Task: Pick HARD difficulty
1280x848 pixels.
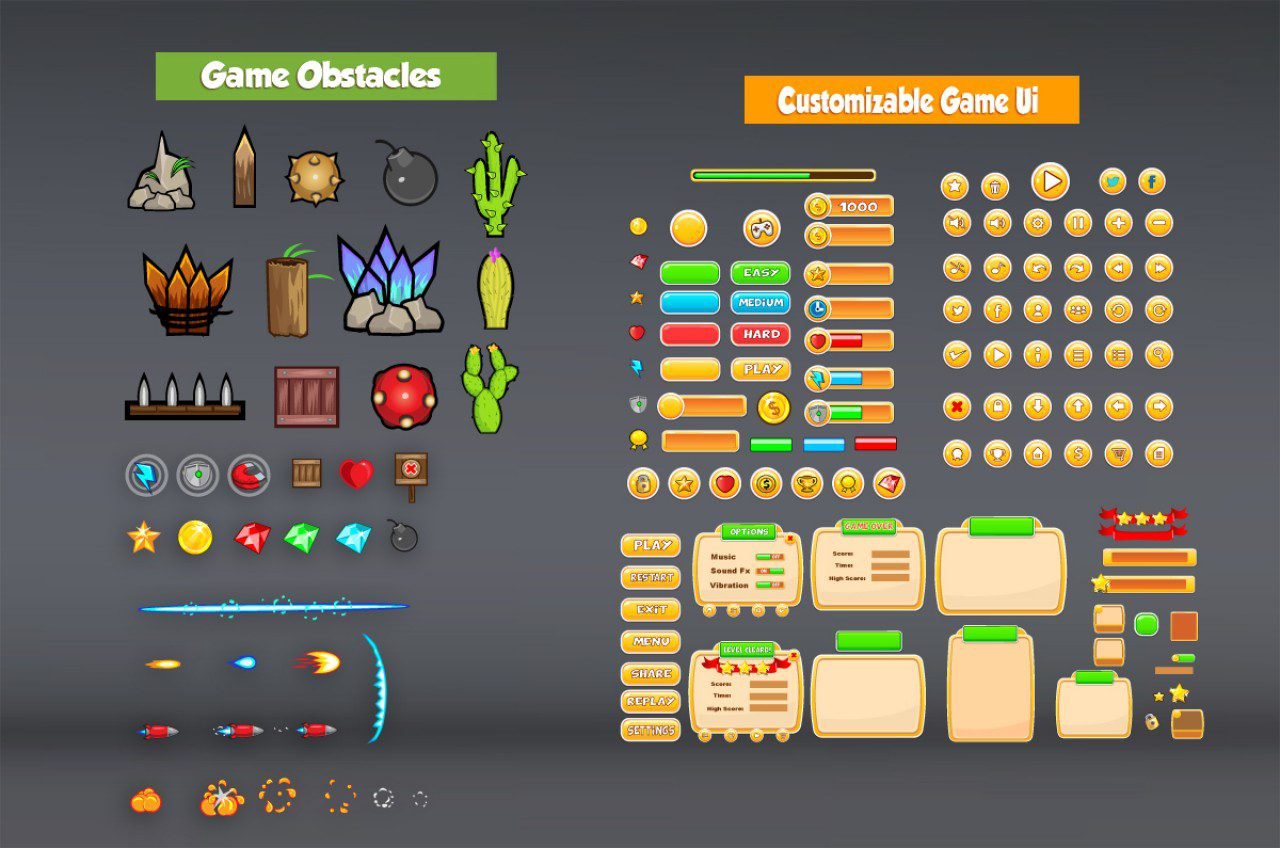Action: 760,334
